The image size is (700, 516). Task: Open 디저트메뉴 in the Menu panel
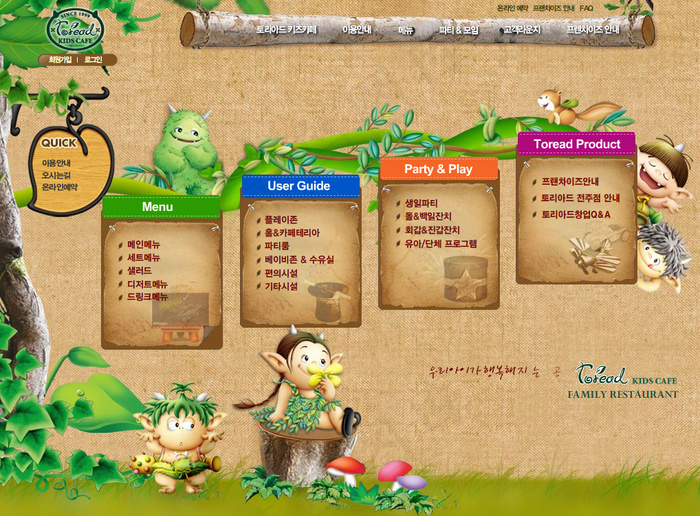pyautogui.click(x=147, y=284)
